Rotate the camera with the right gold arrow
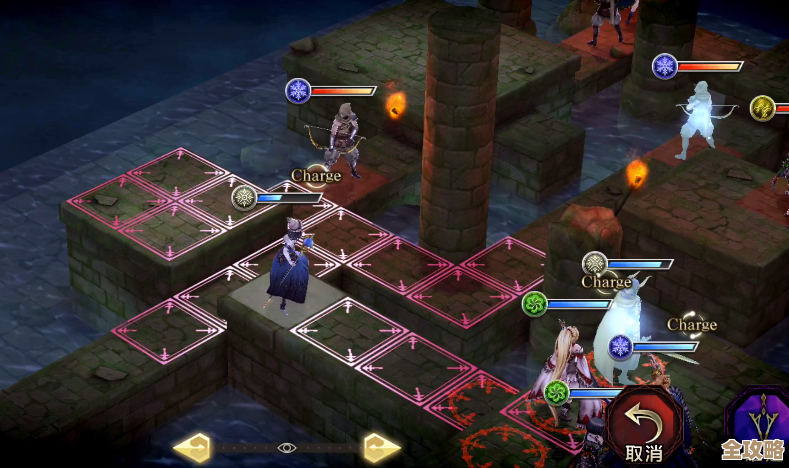This screenshot has height=468, width=789. point(382,446)
